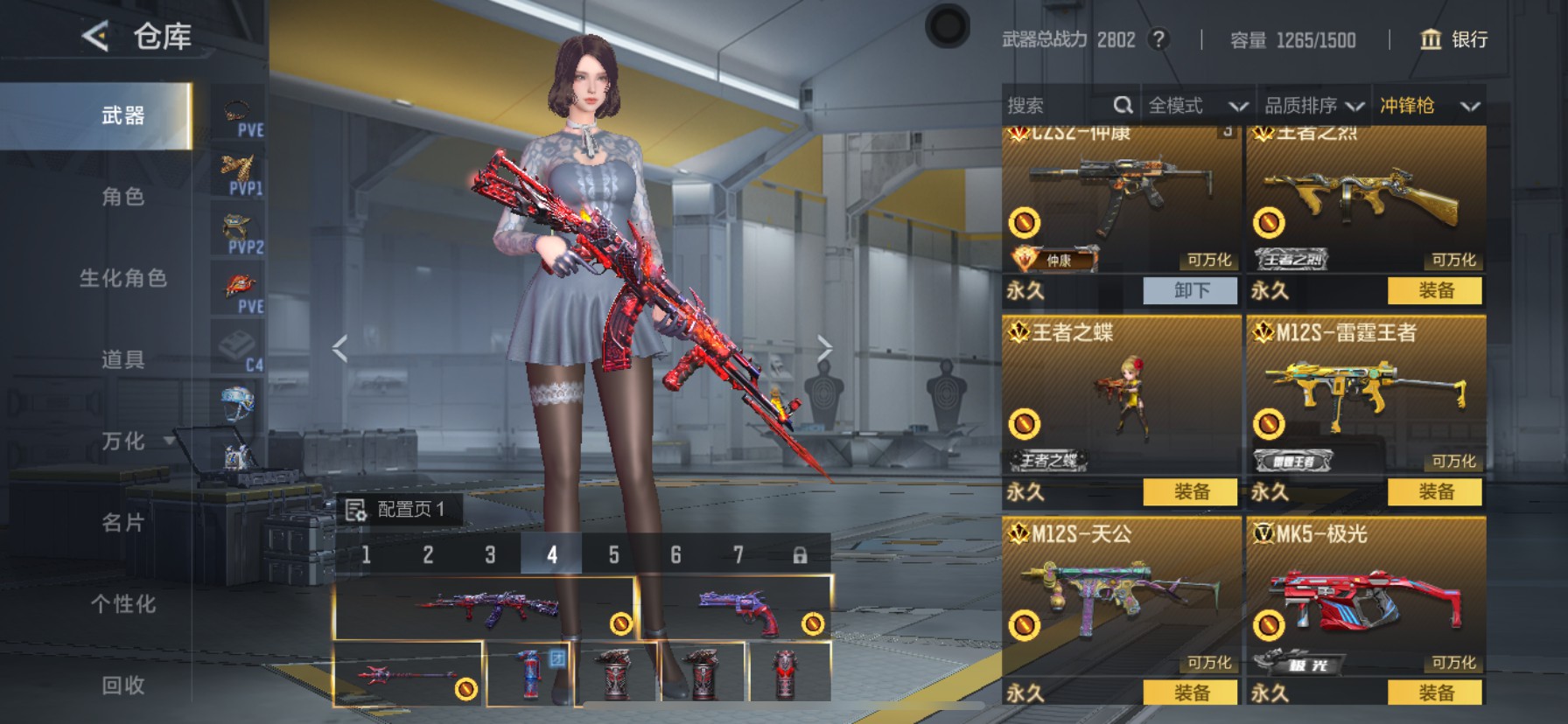The height and width of the screenshot is (724, 1568).
Task: Switch to the 角色 tab
Action: [122, 197]
